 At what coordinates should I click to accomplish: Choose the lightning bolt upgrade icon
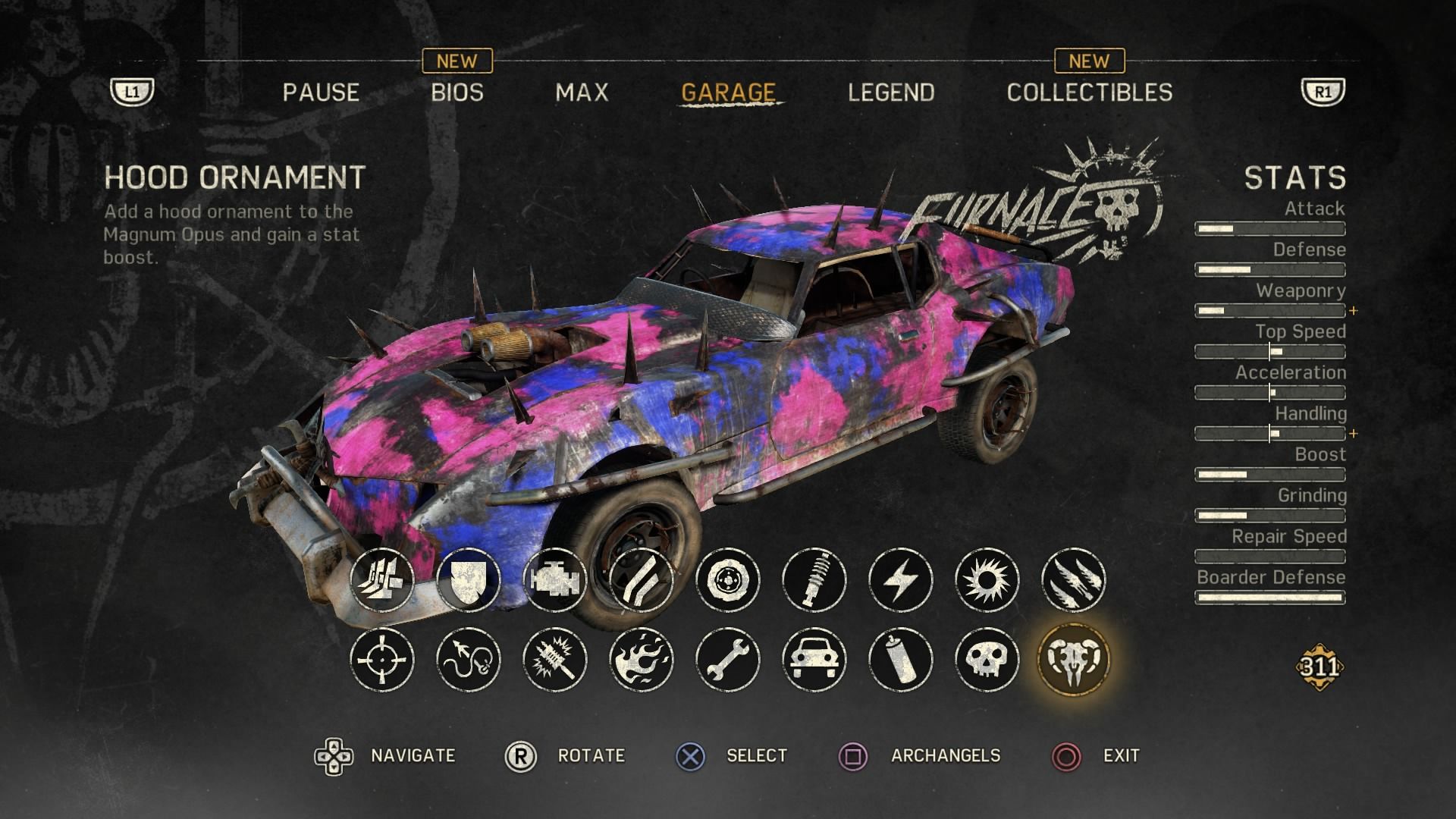[x=901, y=581]
